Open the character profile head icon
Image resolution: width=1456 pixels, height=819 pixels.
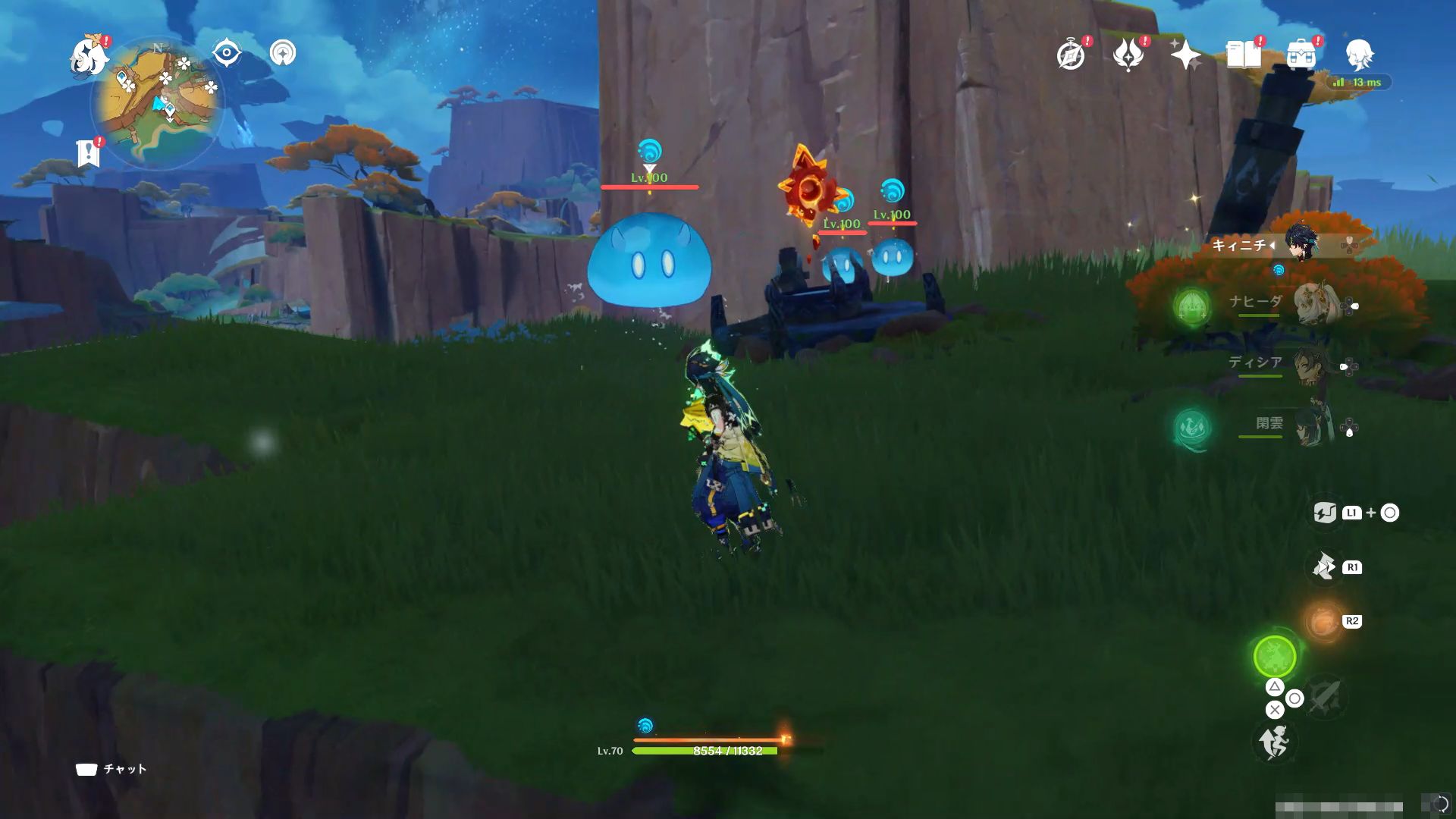[1359, 55]
